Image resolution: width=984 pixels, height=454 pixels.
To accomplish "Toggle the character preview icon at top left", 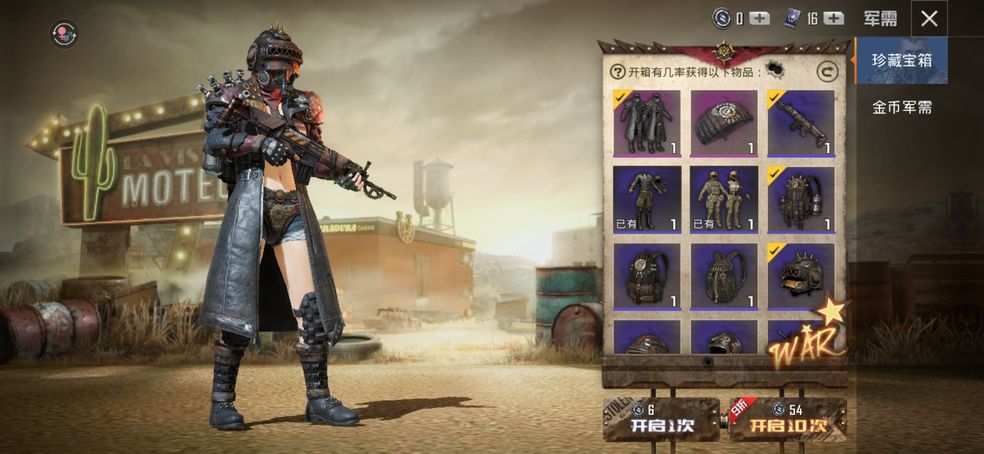I will pos(64,34).
